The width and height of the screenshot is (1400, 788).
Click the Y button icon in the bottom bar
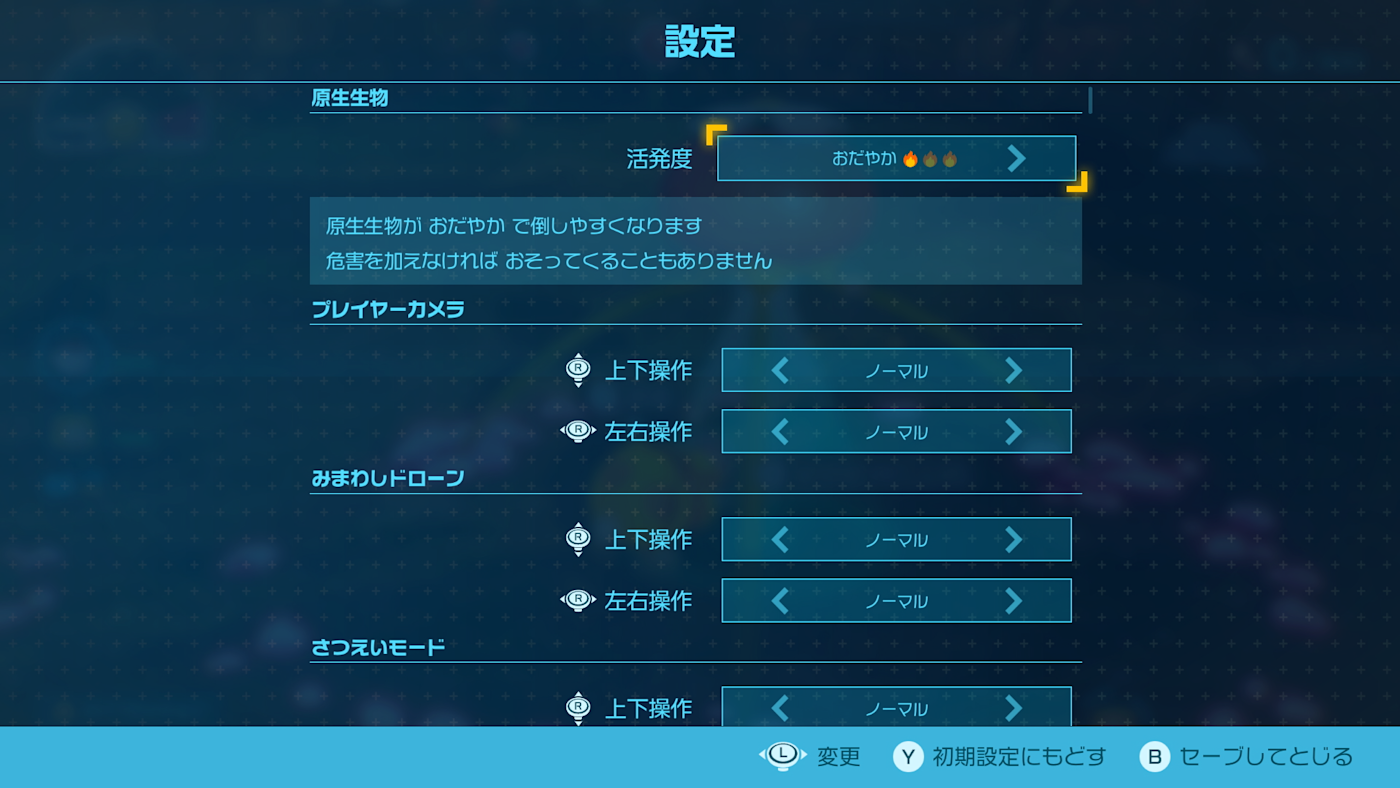pos(906,757)
